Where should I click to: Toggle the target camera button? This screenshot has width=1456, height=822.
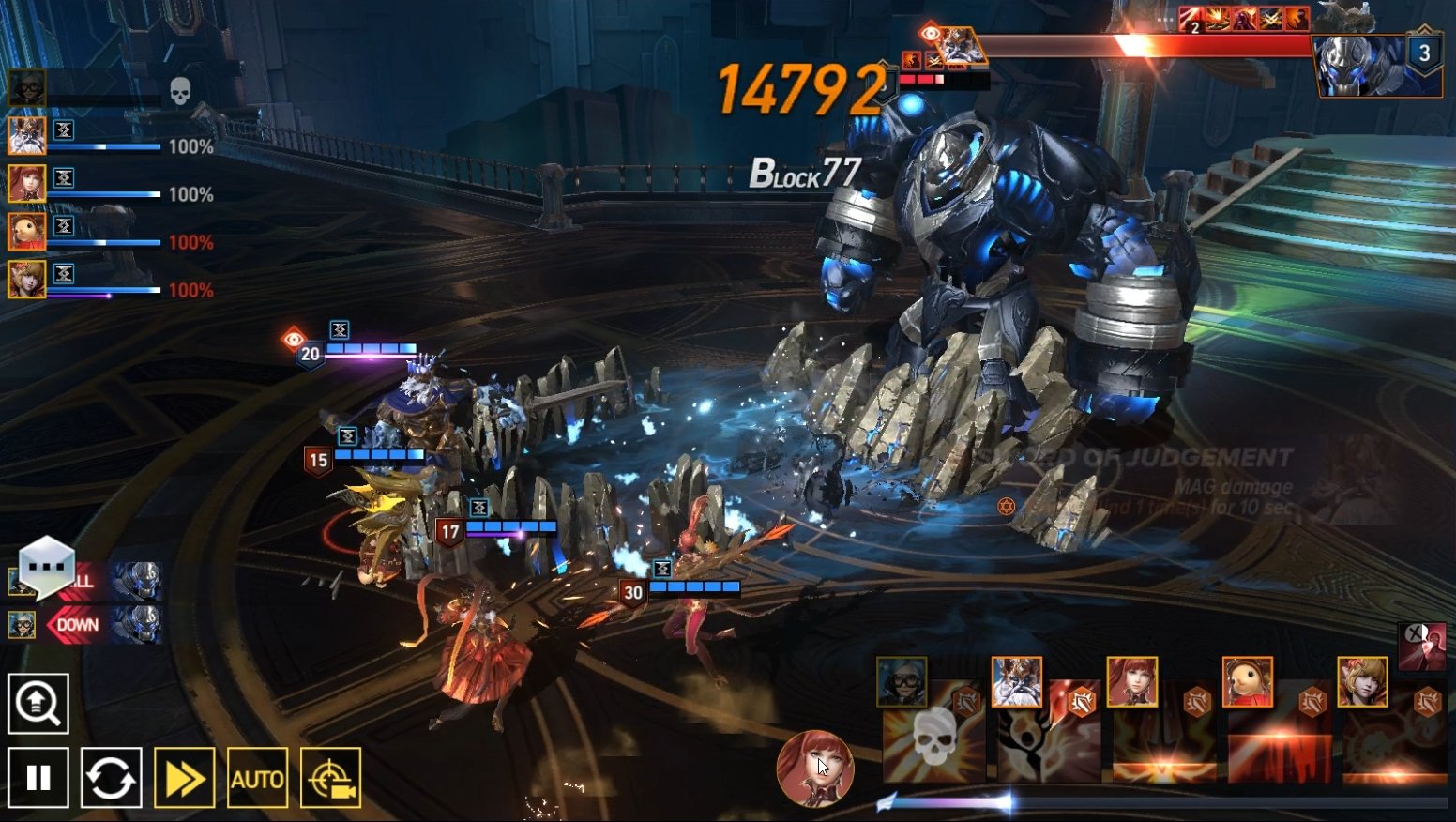click(330, 777)
